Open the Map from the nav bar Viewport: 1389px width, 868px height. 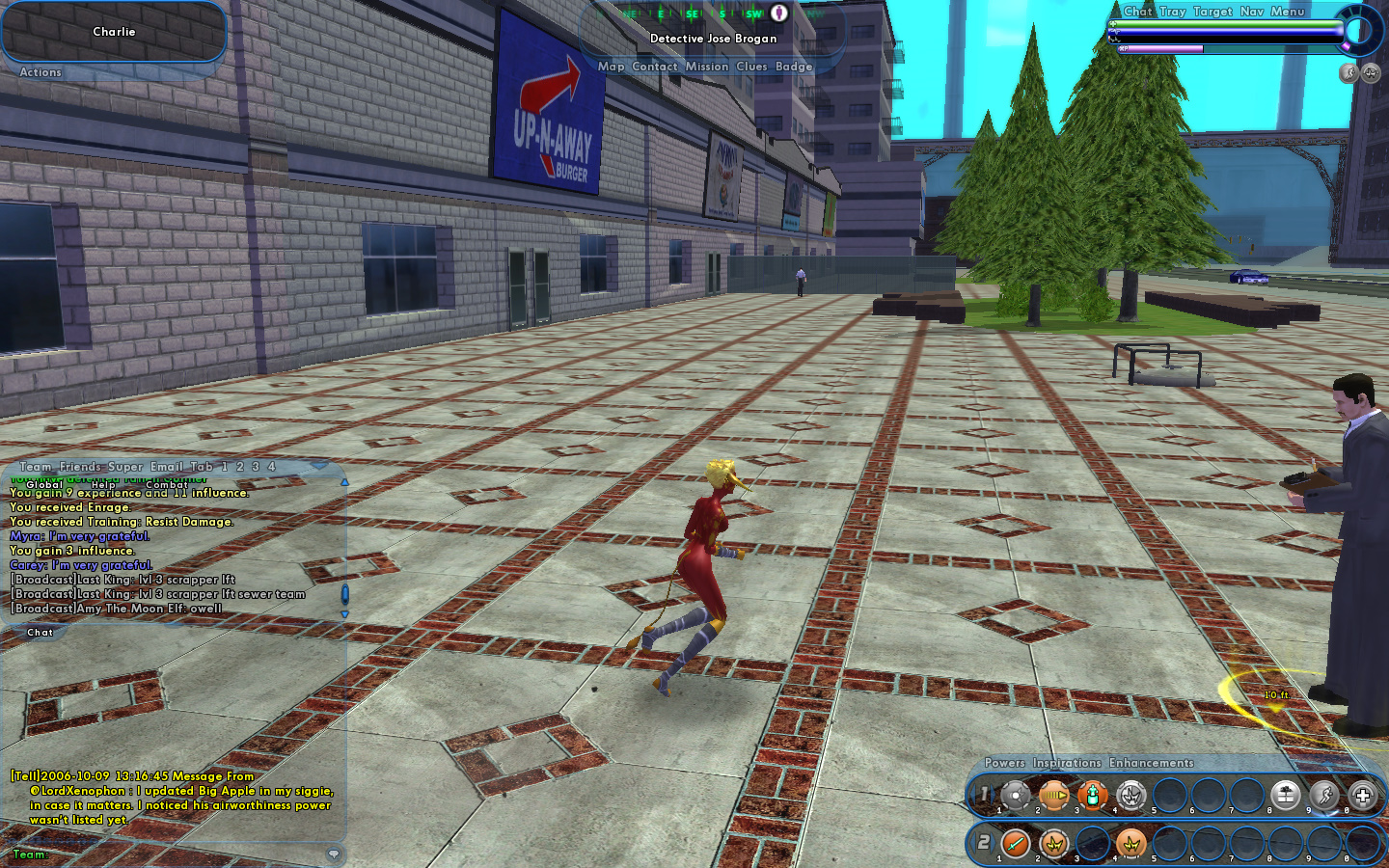611,67
